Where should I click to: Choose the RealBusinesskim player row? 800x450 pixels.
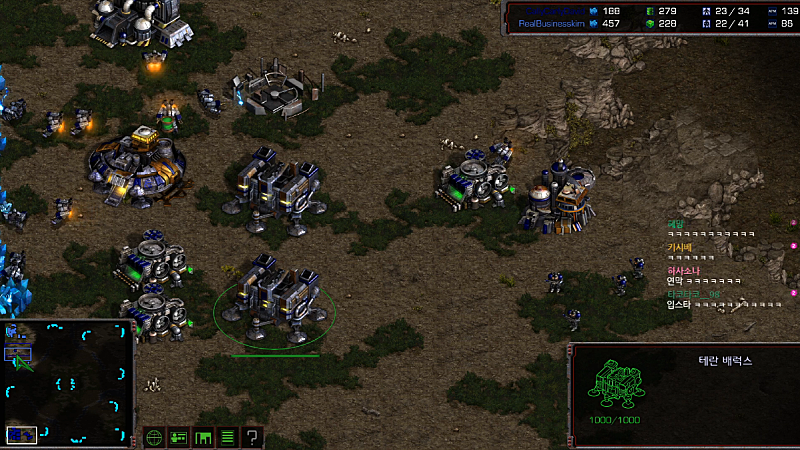[552, 23]
